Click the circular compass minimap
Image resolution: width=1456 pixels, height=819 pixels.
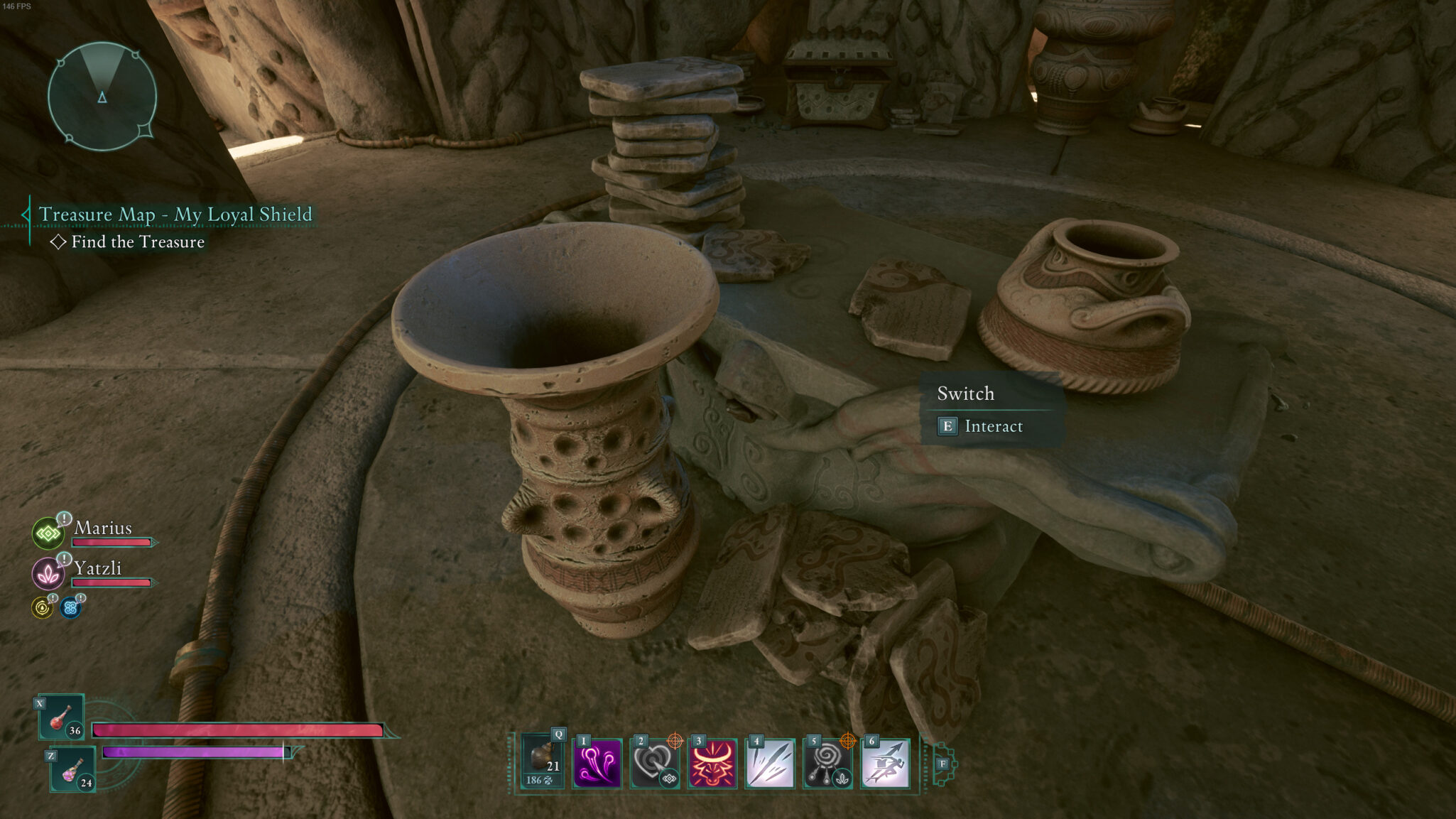pyautogui.click(x=102, y=97)
